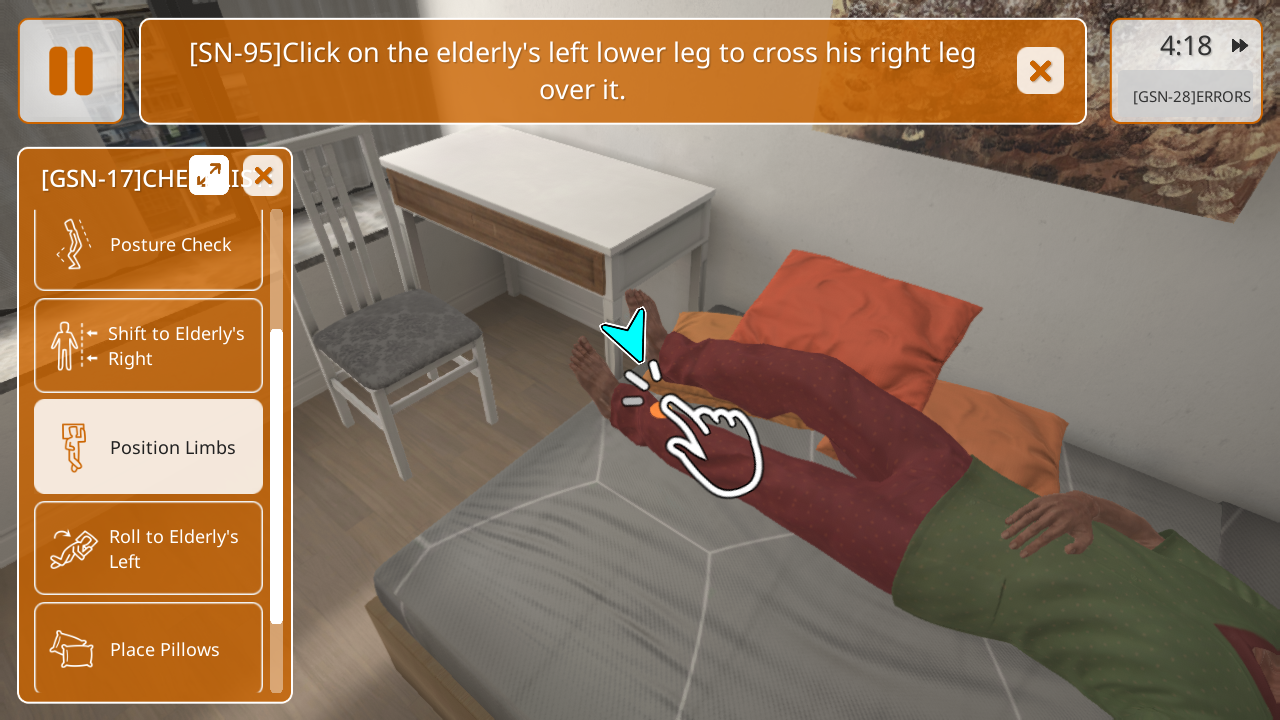Dismiss the instruction banner
The height and width of the screenshot is (720, 1280).
(1040, 71)
